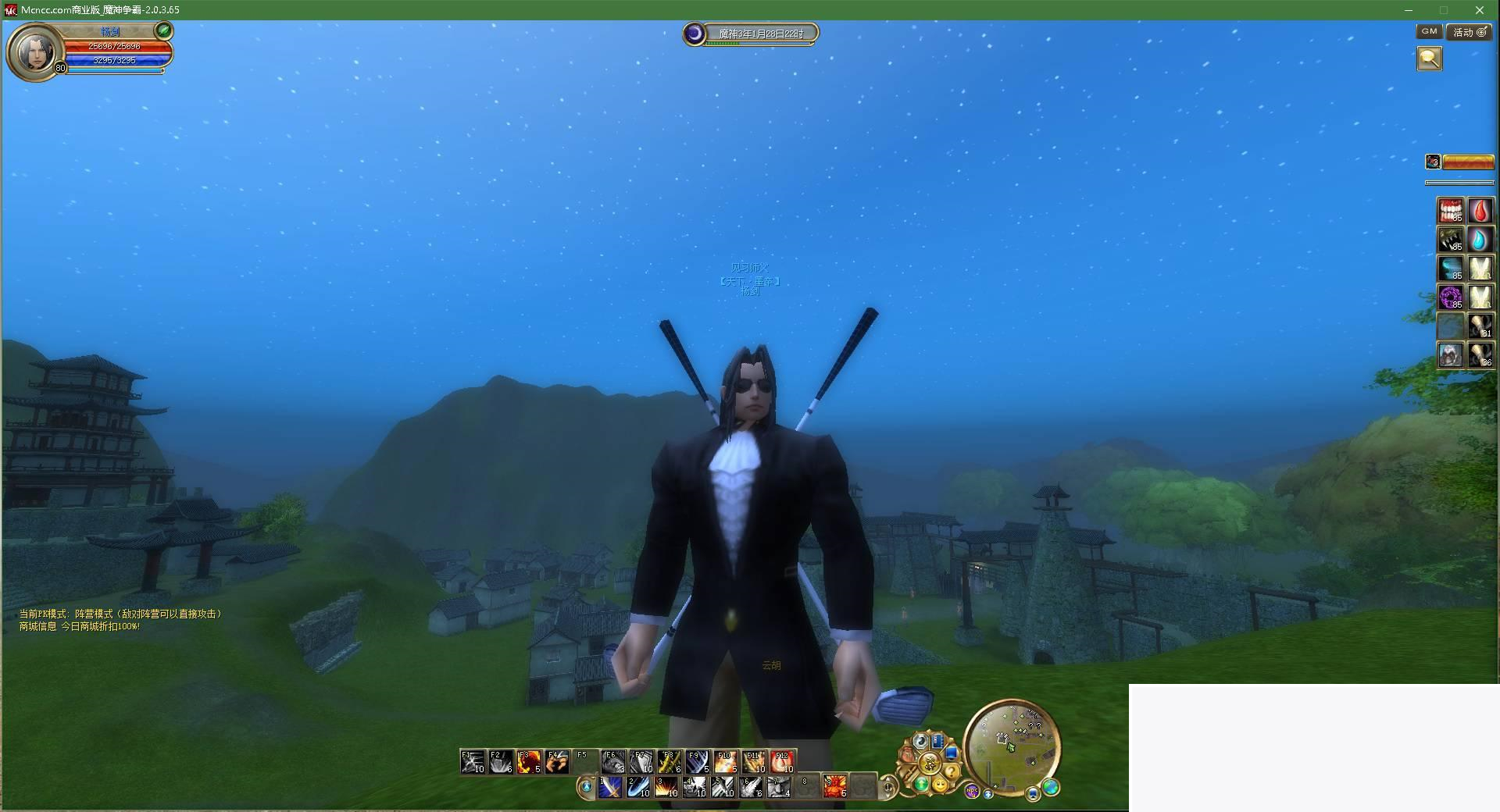Use the crossed-swords skill in slot 1

coord(610,786)
